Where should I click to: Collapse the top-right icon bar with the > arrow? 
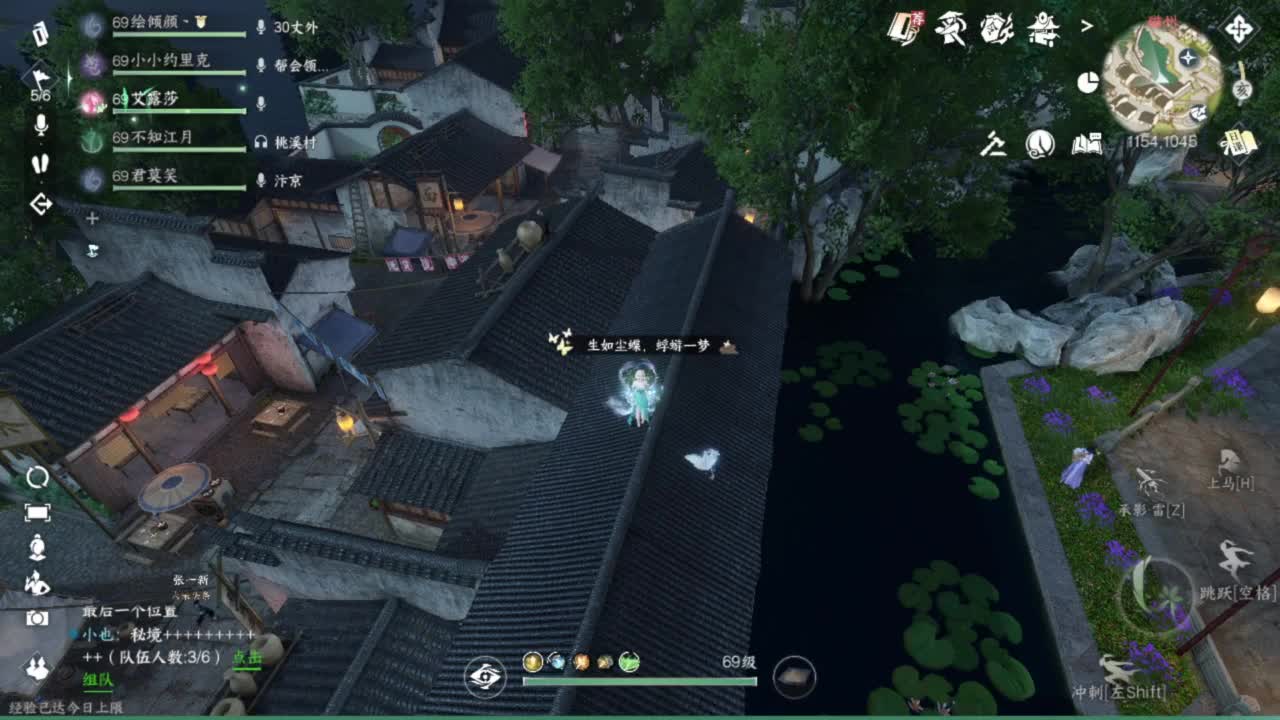1086,26
